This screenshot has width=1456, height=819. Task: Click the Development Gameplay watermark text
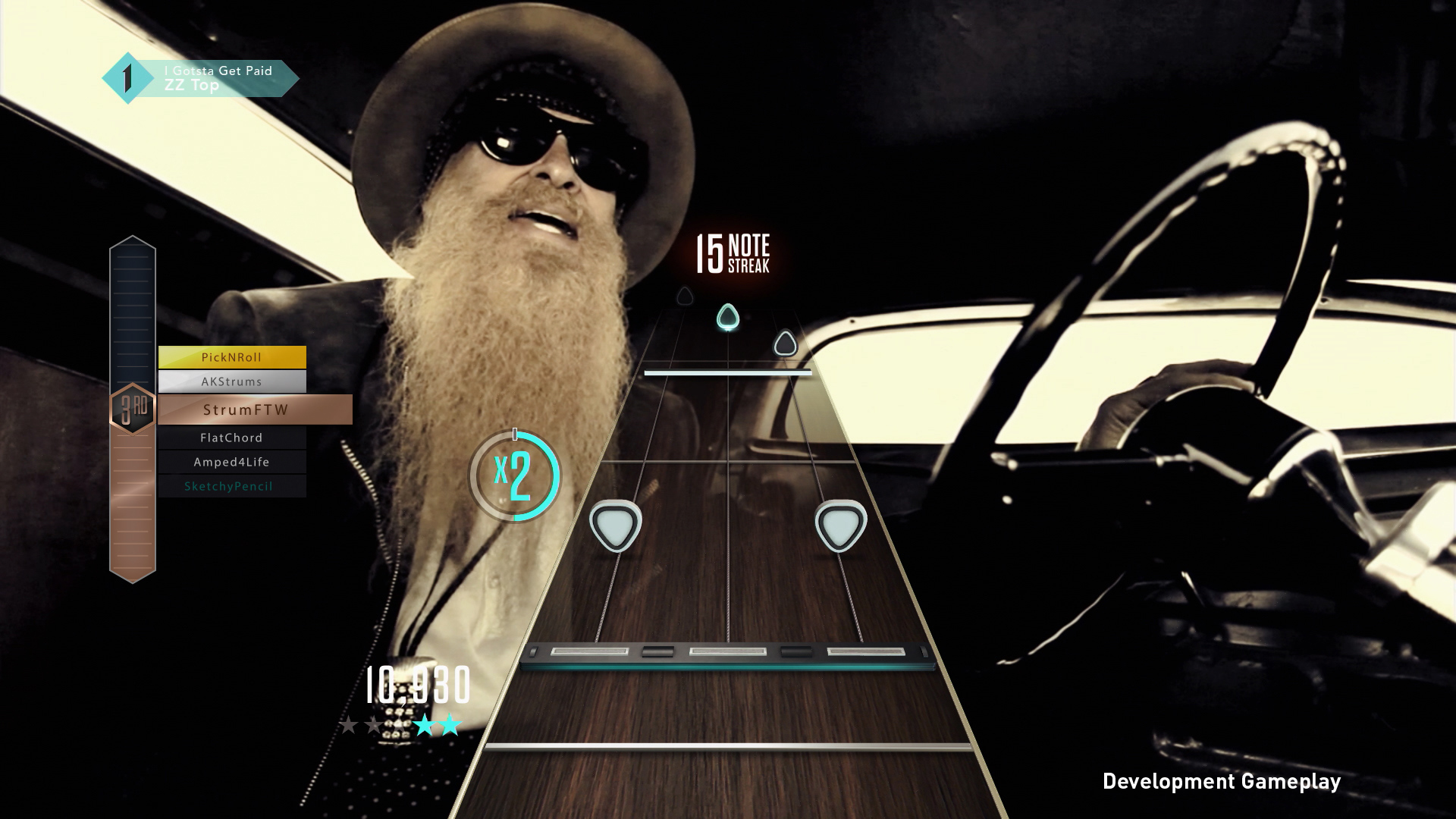pos(1222,780)
